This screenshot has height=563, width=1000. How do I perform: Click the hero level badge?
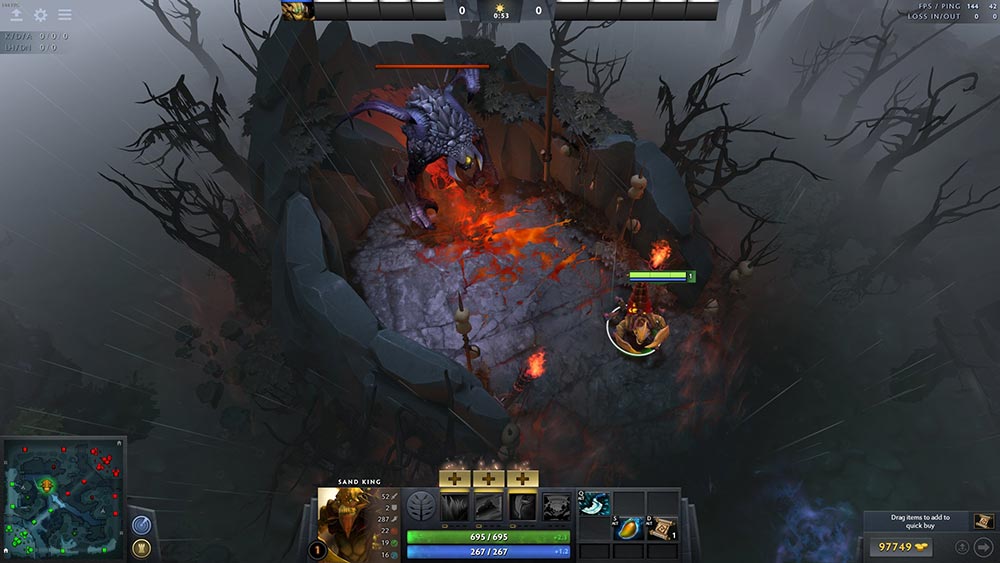(318, 549)
